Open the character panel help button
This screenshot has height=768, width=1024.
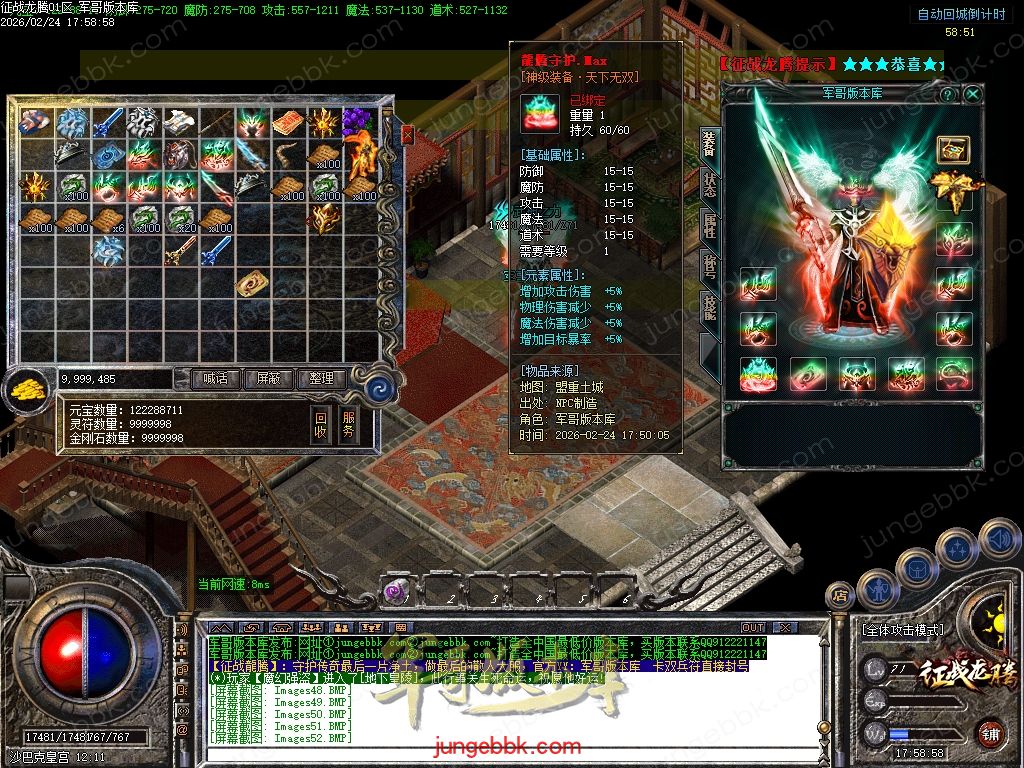coord(947,94)
